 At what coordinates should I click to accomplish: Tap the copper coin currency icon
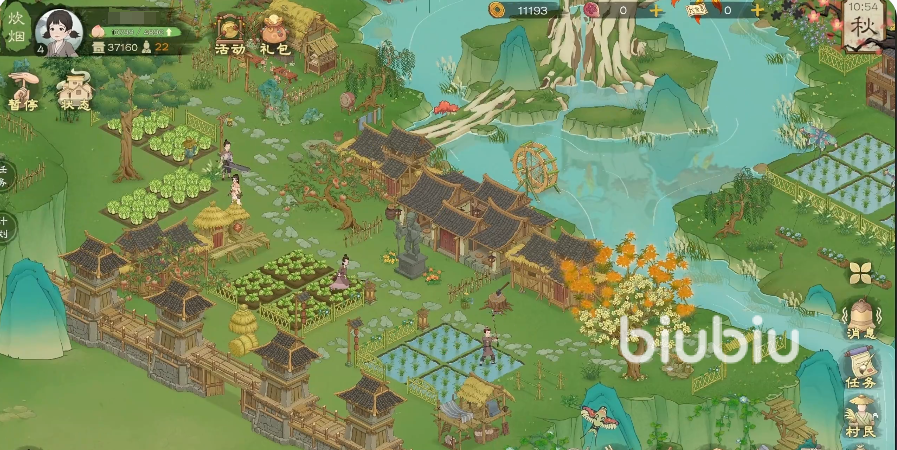pos(497,10)
